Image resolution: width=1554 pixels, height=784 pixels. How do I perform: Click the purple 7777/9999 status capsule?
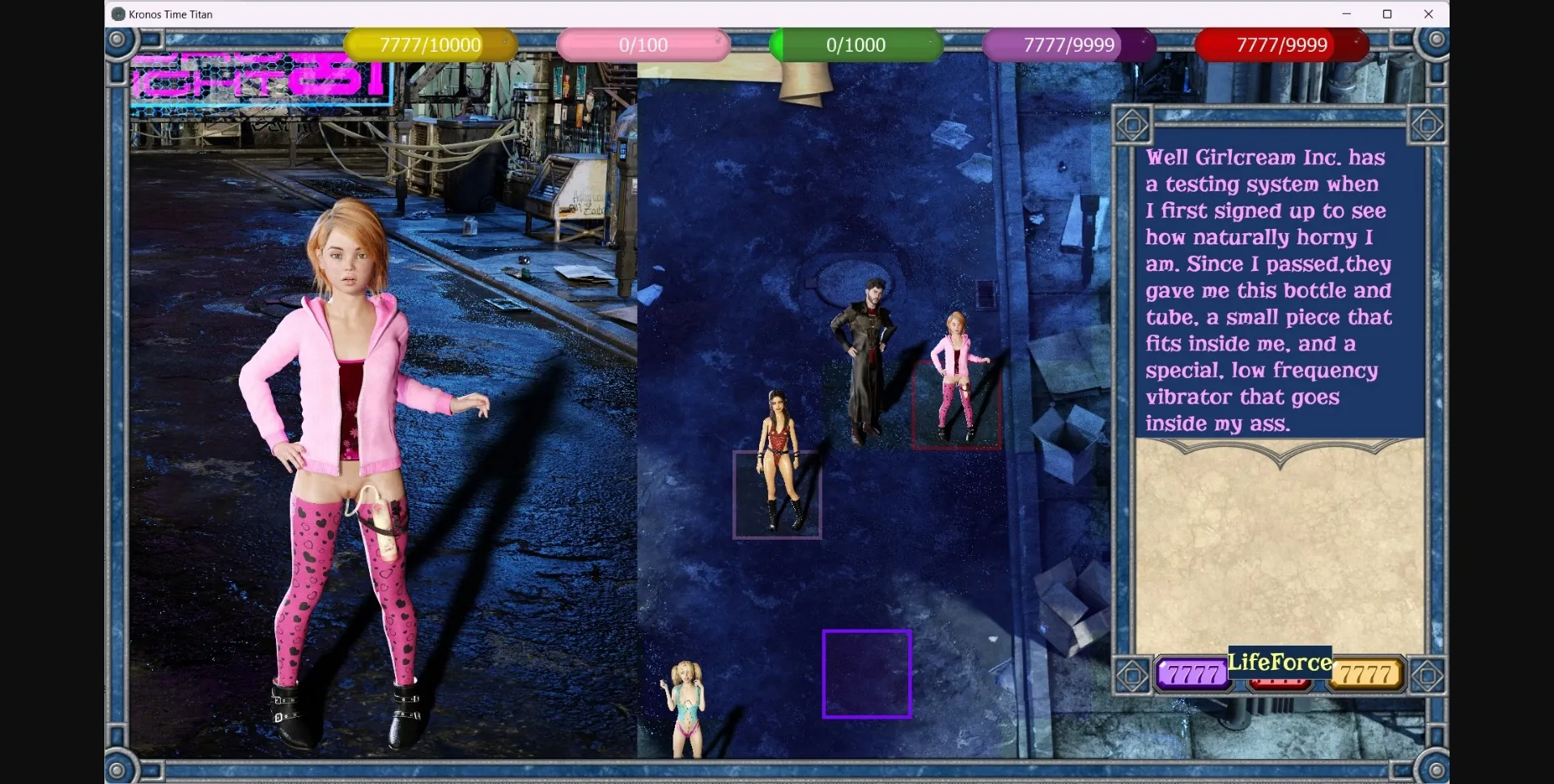1068,45
